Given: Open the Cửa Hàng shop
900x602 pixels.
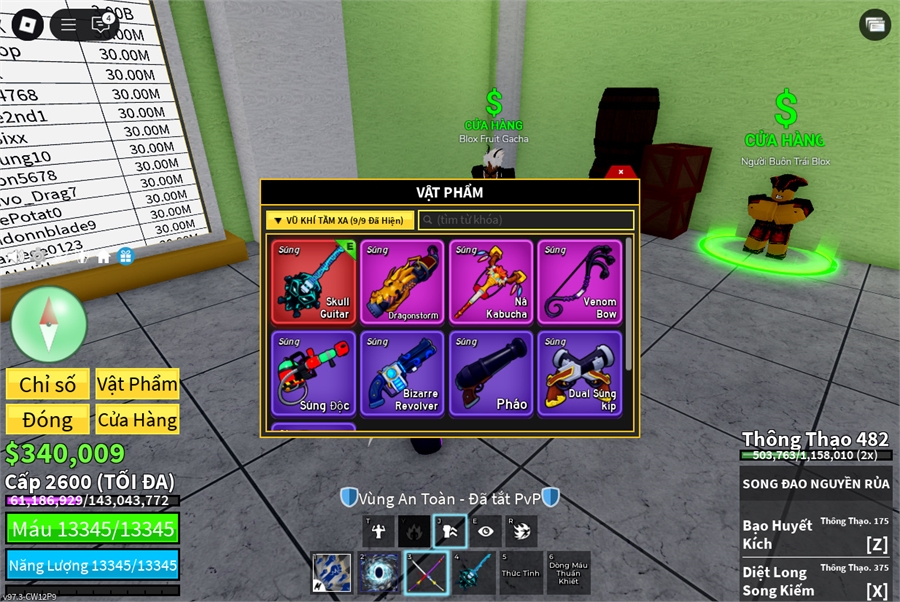Looking at the screenshot, I should (x=137, y=419).
